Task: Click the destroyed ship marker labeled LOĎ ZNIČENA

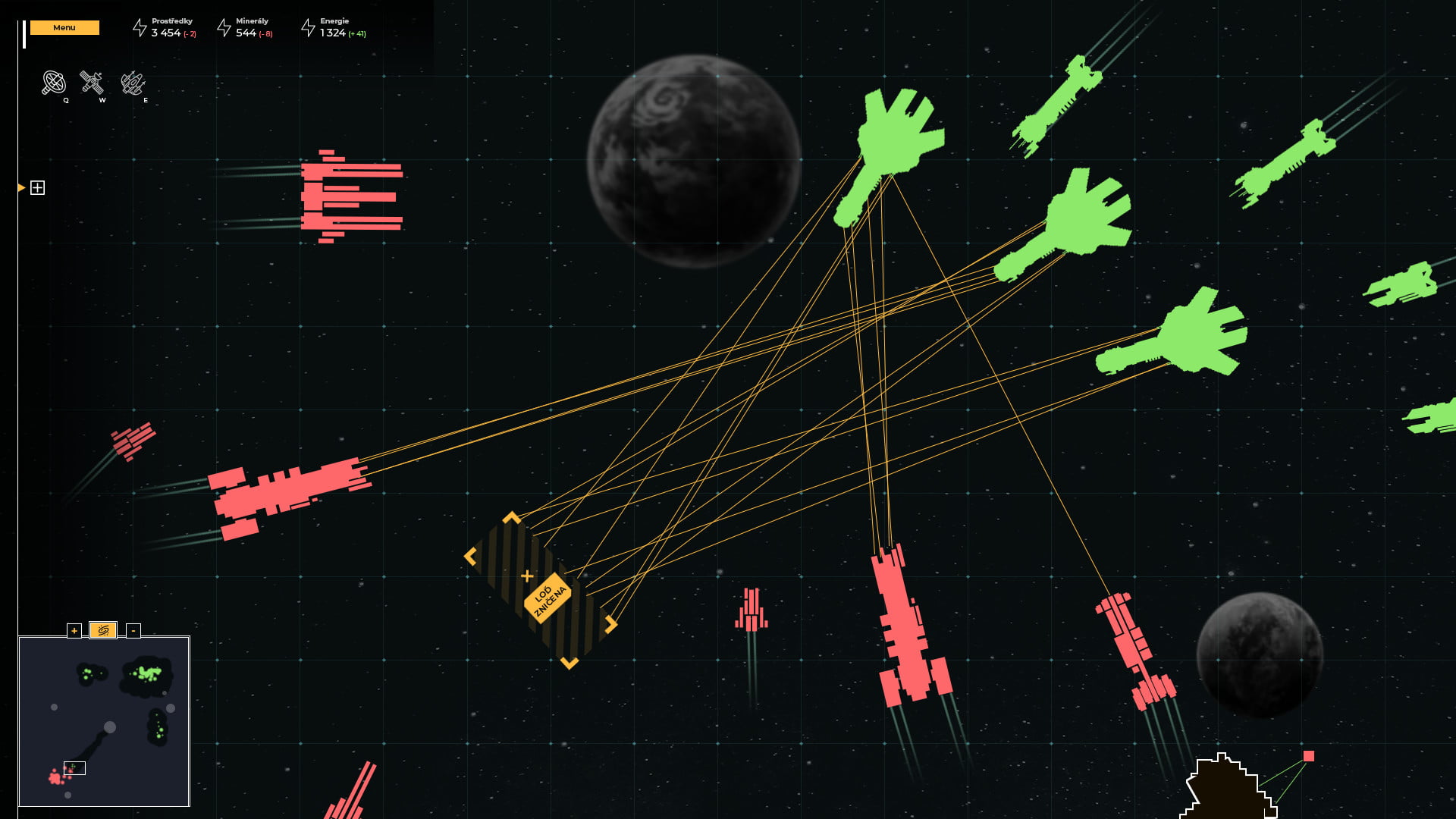Action: [x=546, y=598]
